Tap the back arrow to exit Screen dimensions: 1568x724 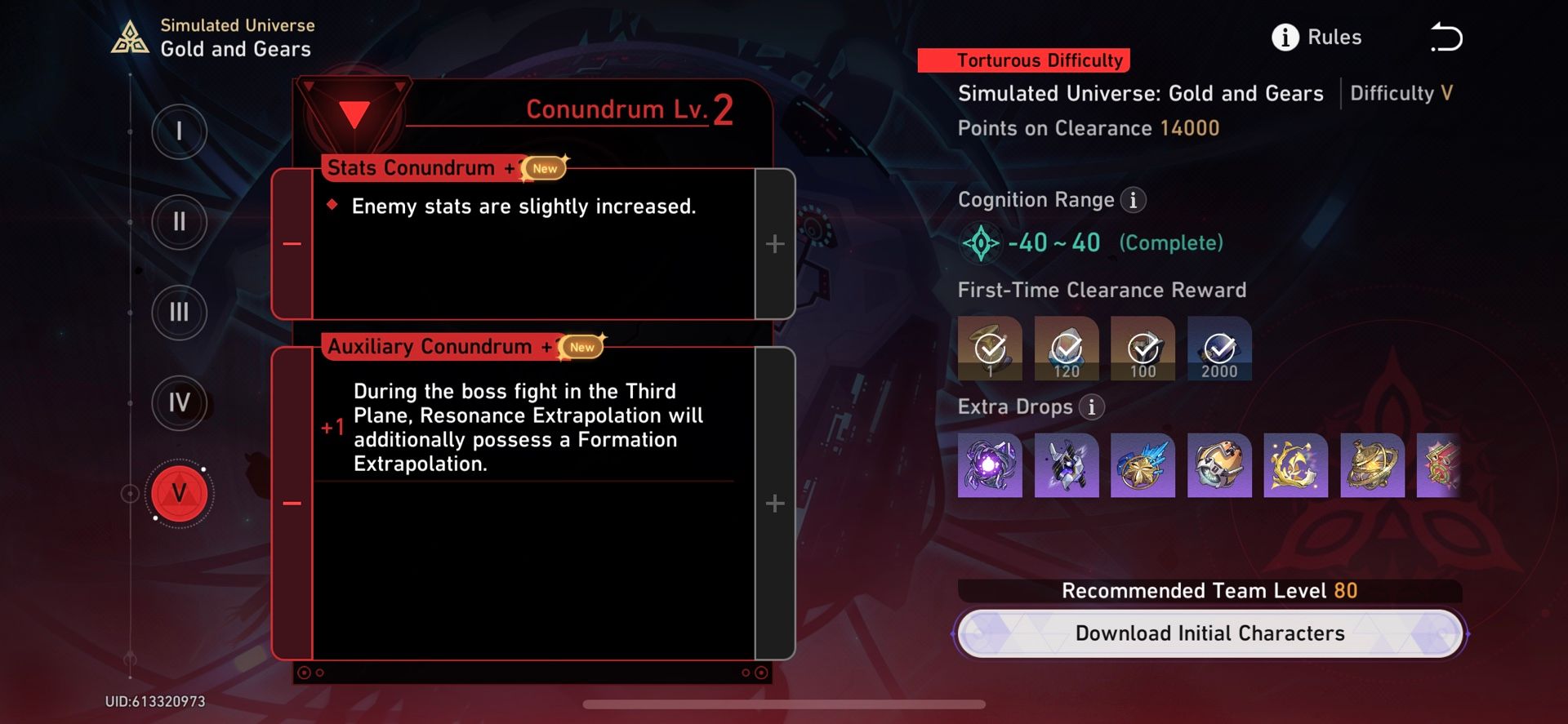click(1448, 36)
